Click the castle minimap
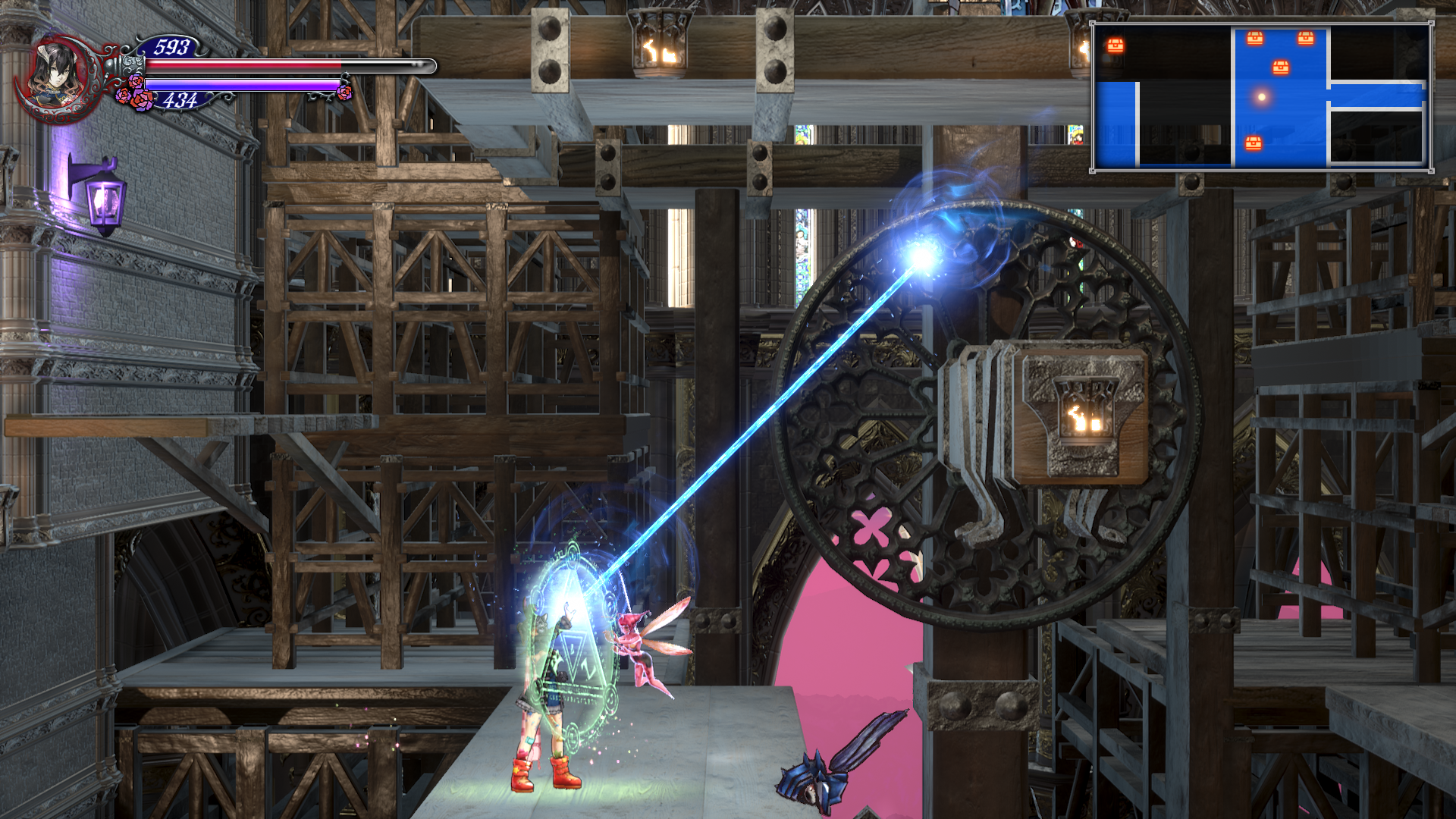 1262,96
